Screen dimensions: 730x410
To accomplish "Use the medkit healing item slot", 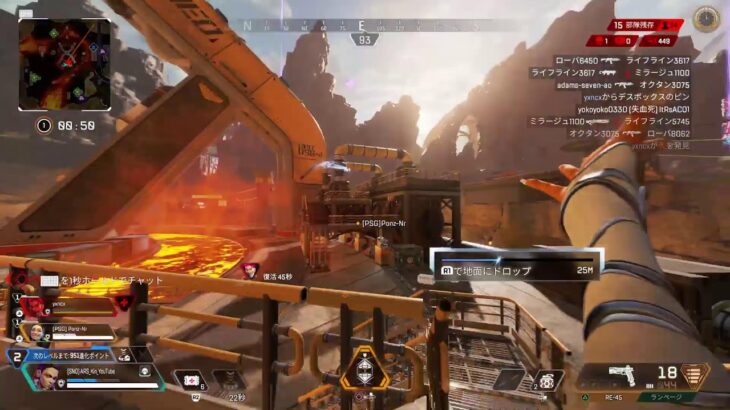I will coord(191,381).
